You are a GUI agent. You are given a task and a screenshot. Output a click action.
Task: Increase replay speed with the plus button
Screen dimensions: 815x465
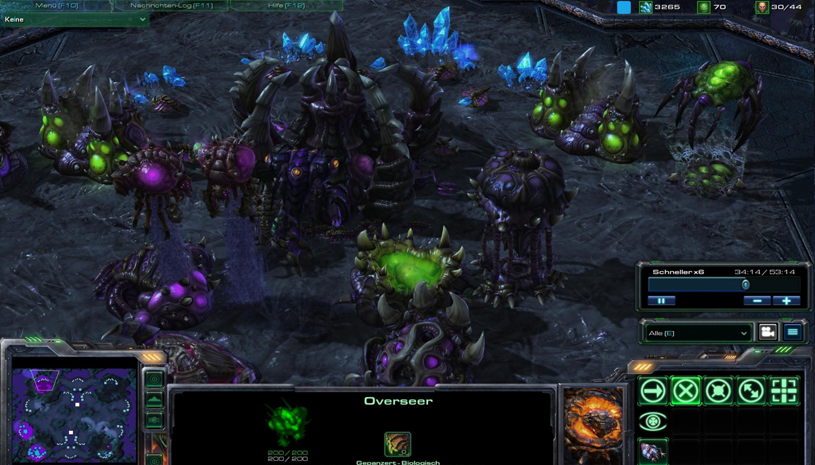coord(787,300)
